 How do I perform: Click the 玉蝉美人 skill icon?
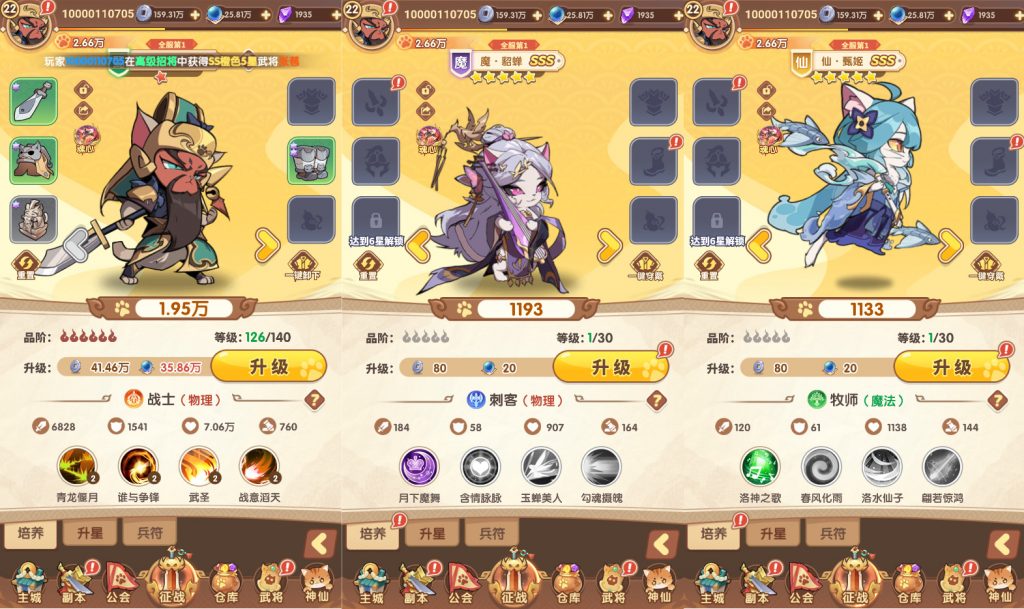click(x=540, y=466)
